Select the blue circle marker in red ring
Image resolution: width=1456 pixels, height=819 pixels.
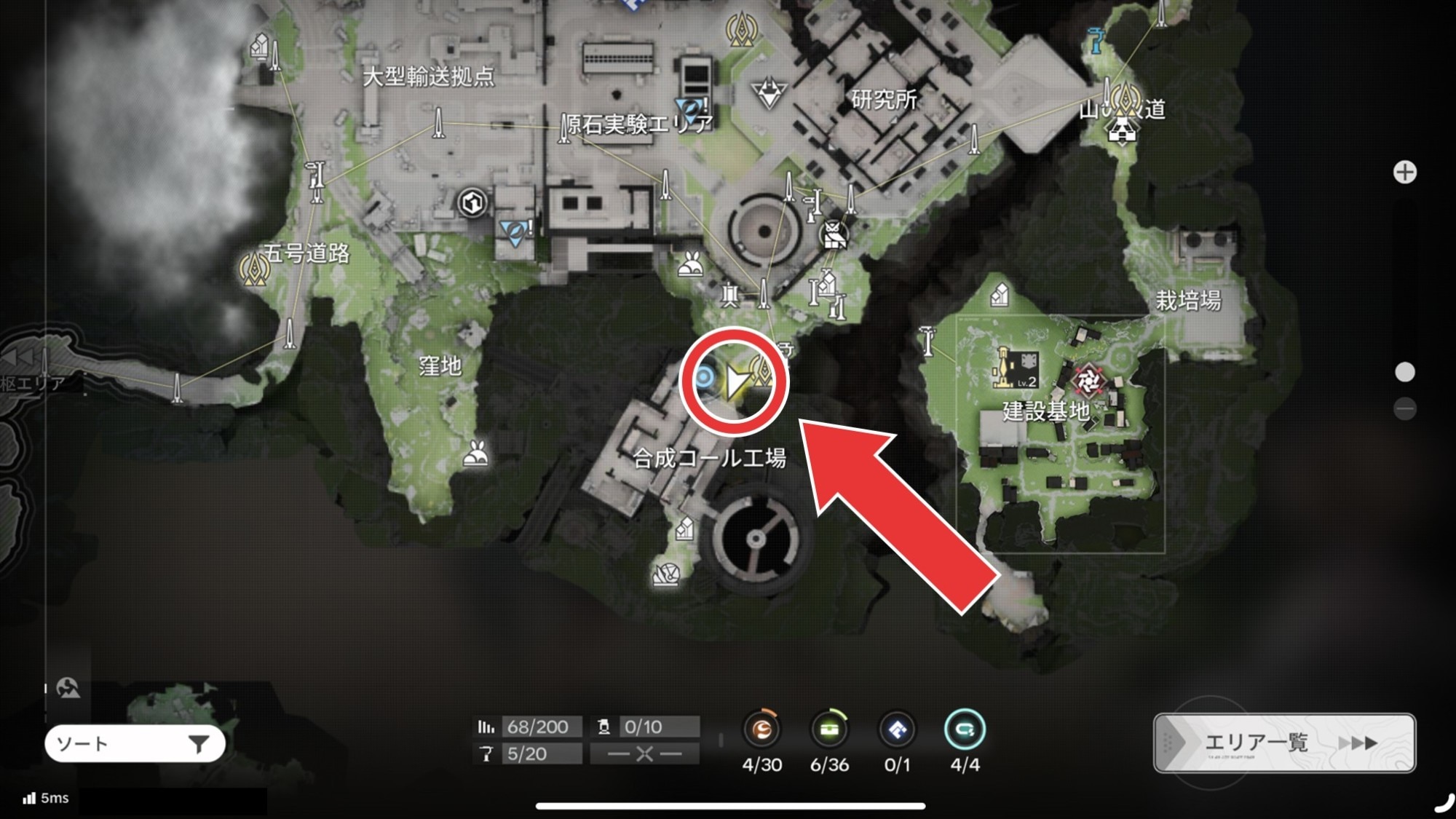point(704,377)
